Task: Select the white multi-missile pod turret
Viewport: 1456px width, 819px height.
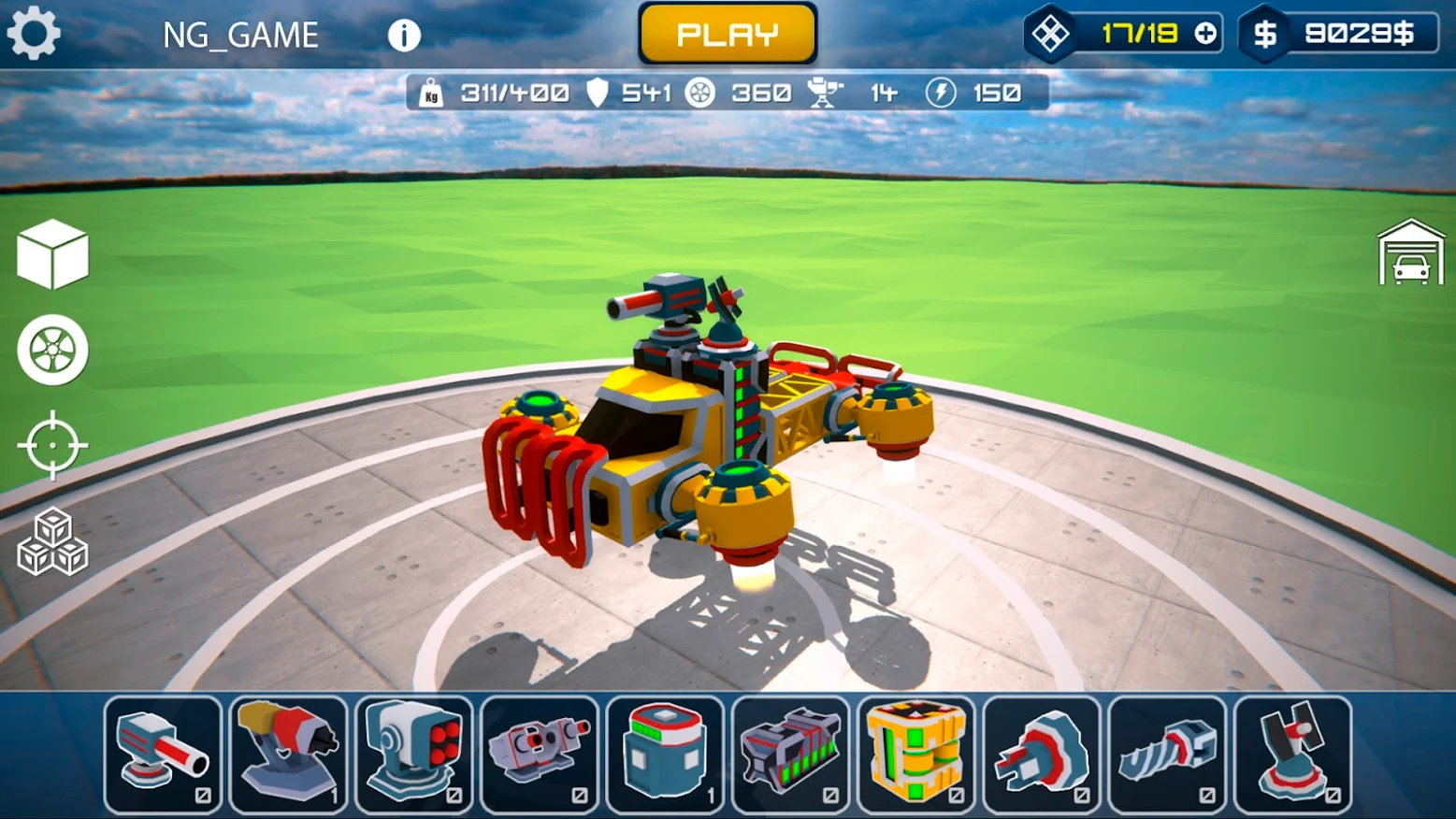Action: point(413,754)
